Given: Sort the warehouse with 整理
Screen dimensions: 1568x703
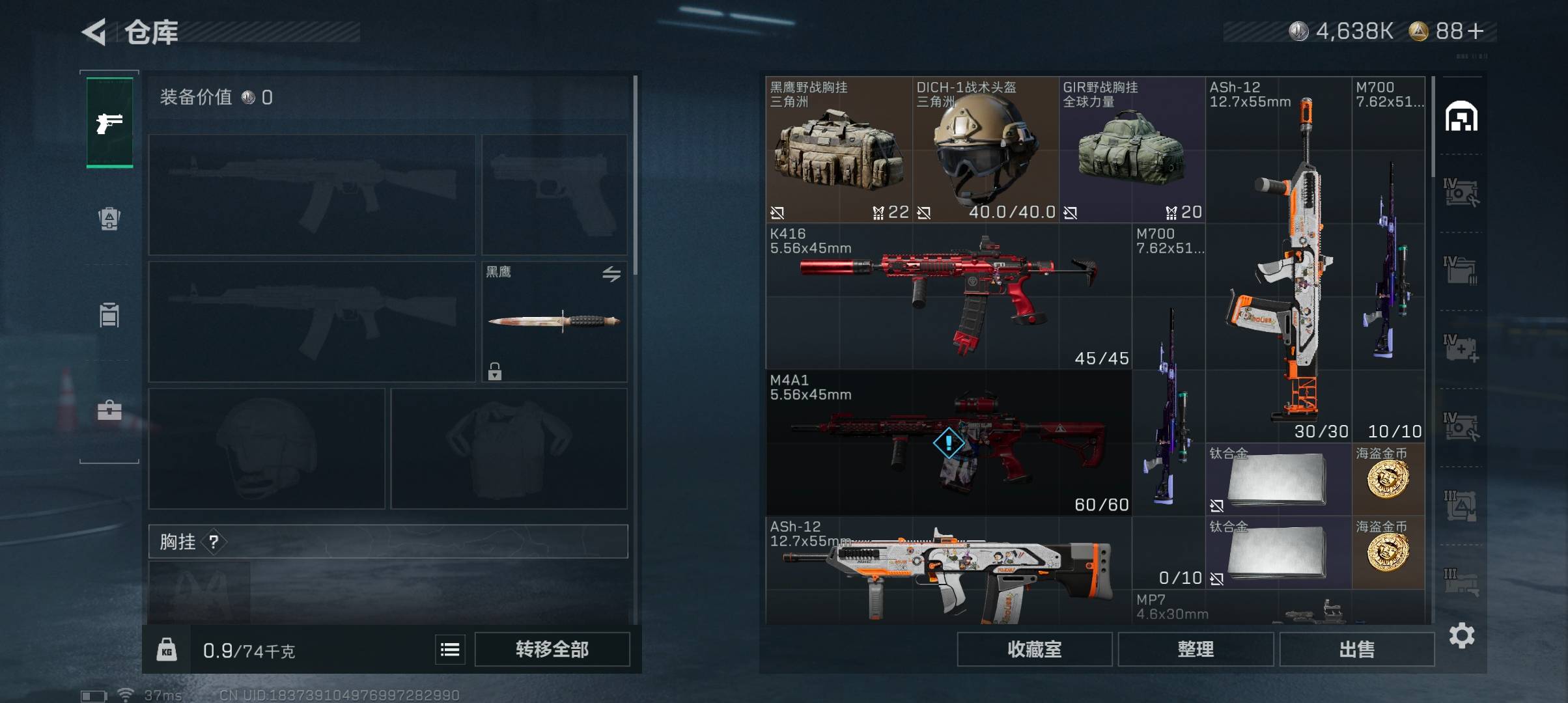Looking at the screenshot, I should tap(1196, 649).
